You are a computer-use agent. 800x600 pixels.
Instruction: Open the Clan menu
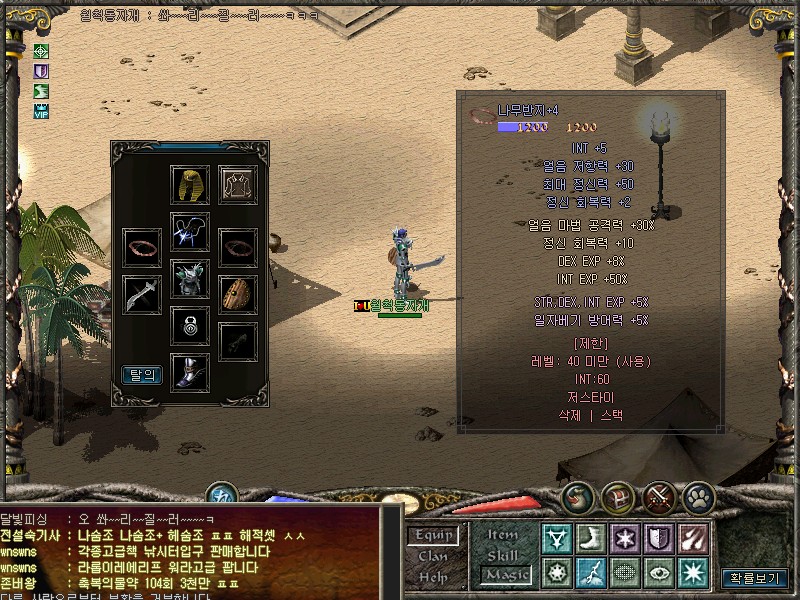[x=433, y=556]
